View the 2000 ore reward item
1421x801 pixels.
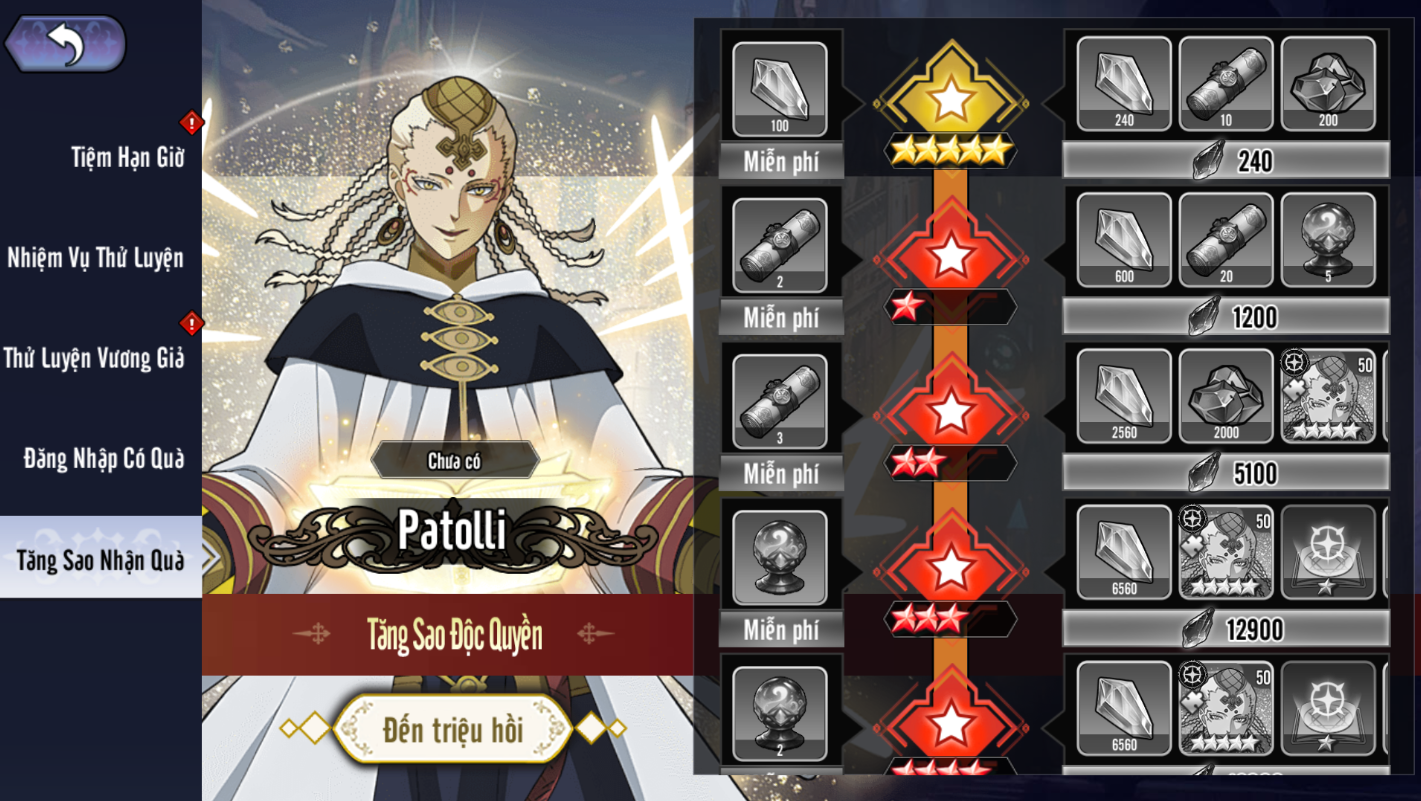[x=1226, y=397]
